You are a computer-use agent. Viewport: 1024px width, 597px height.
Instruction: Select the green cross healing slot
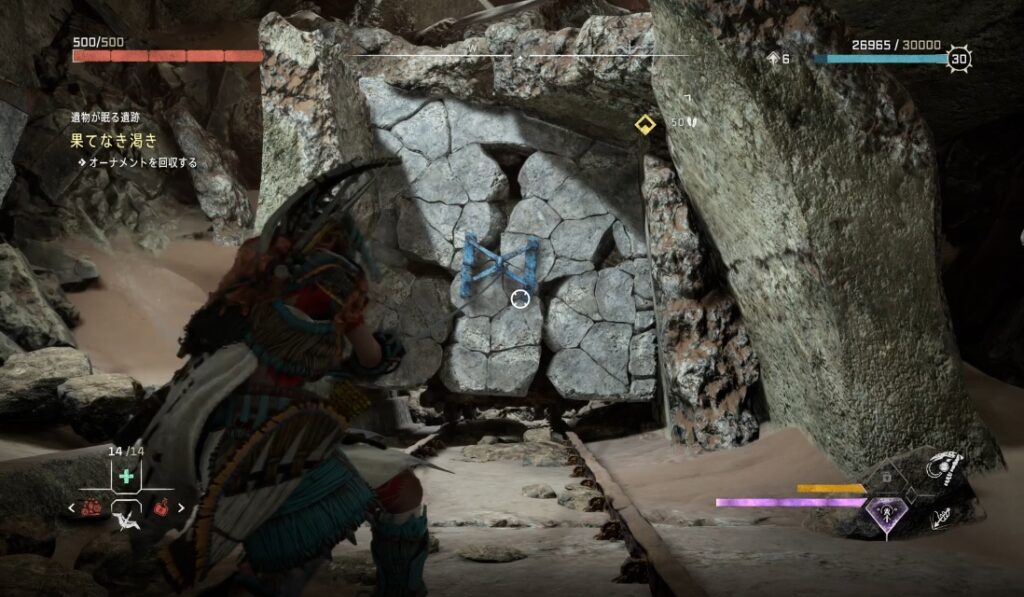coord(126,477)
